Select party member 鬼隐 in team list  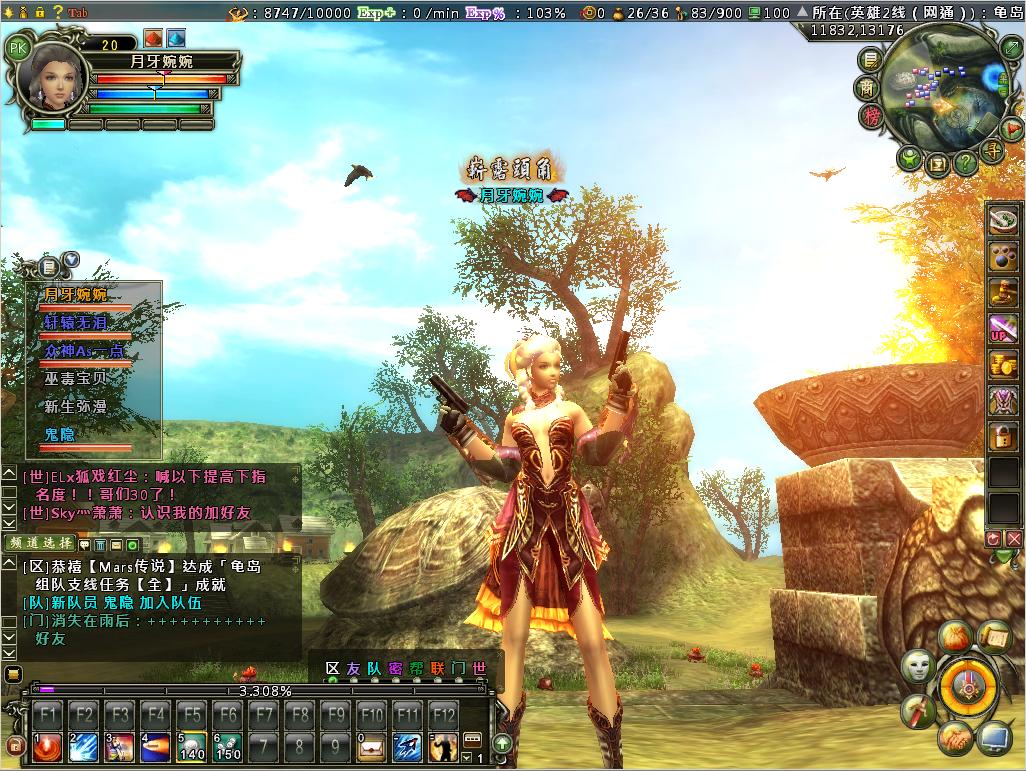point(60,435)
